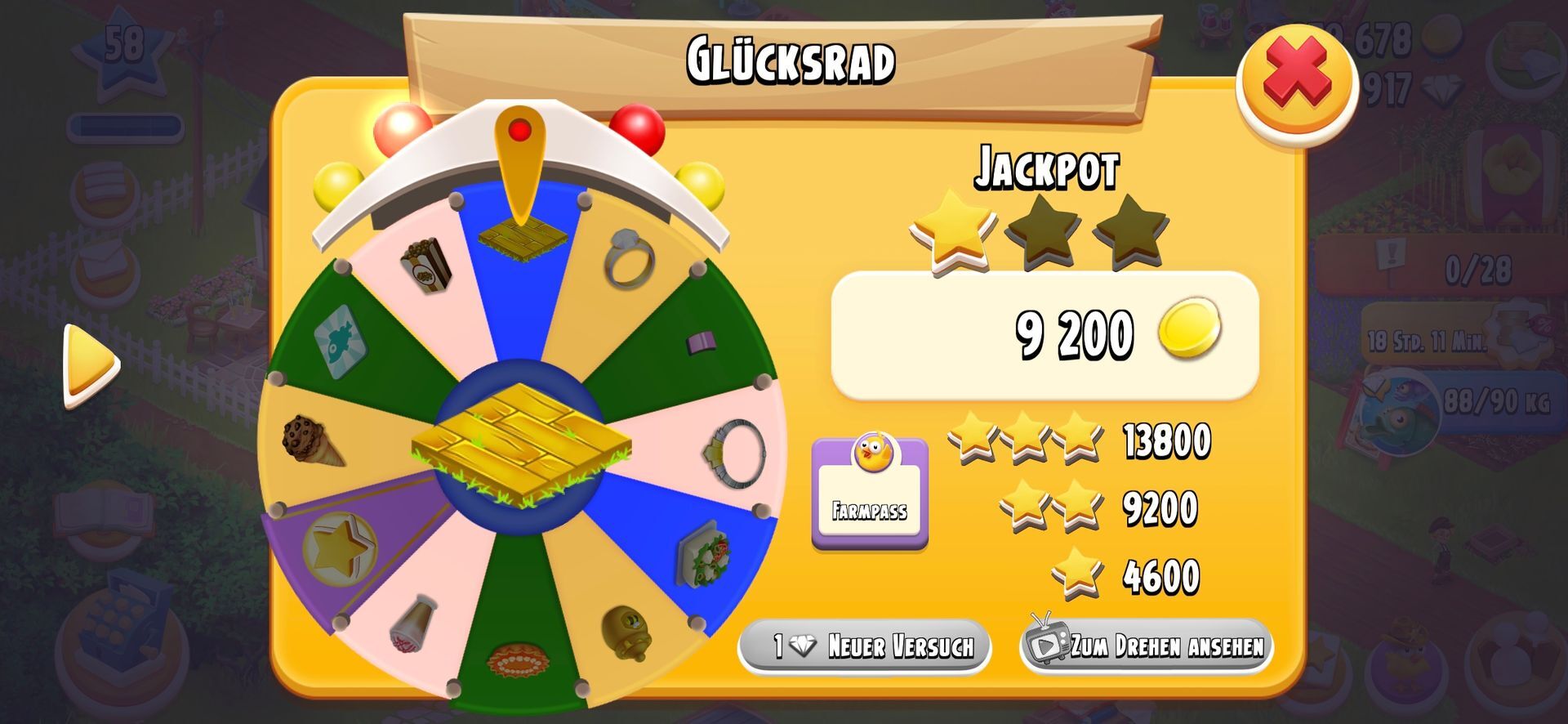Tap the yellow arrow on the left edge
The width and height of the screenshot is (1568, 724).
[91, 365]
